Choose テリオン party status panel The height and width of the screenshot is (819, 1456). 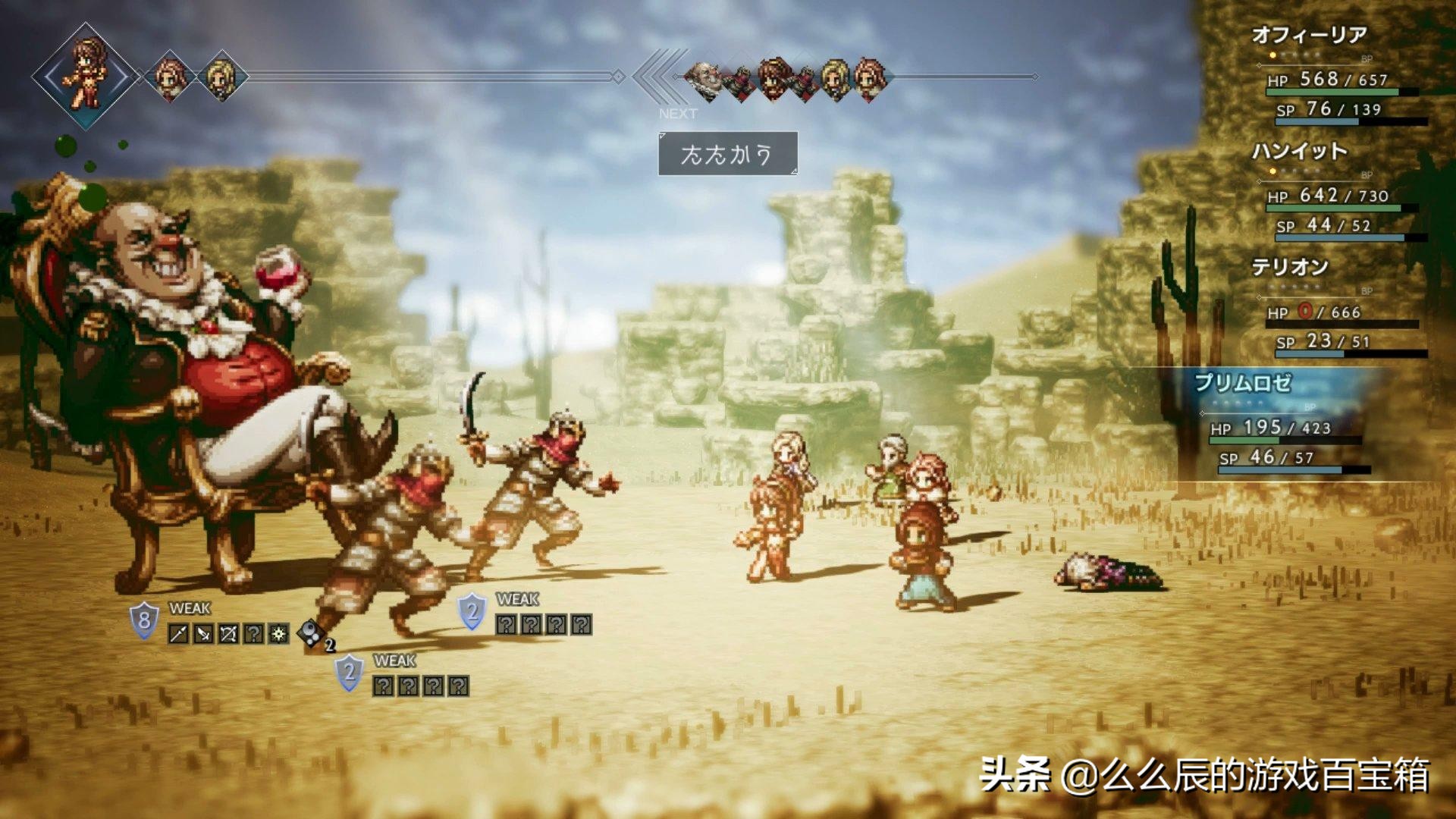(x=1336, y=308)
